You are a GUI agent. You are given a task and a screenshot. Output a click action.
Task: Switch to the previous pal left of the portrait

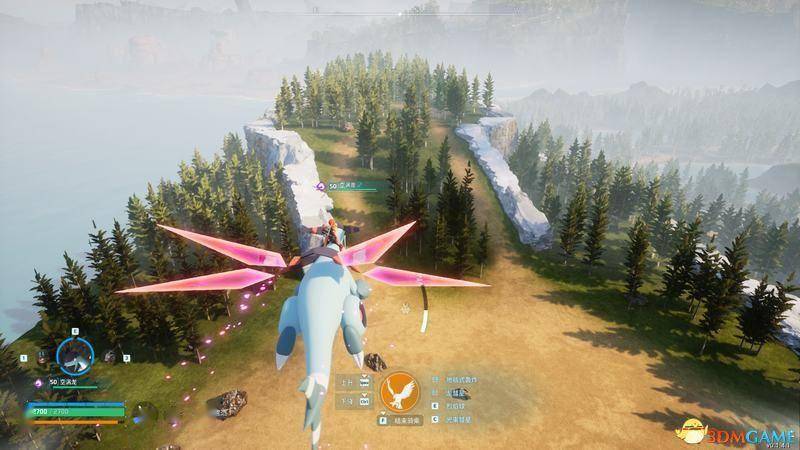click(x=43, y=356)
